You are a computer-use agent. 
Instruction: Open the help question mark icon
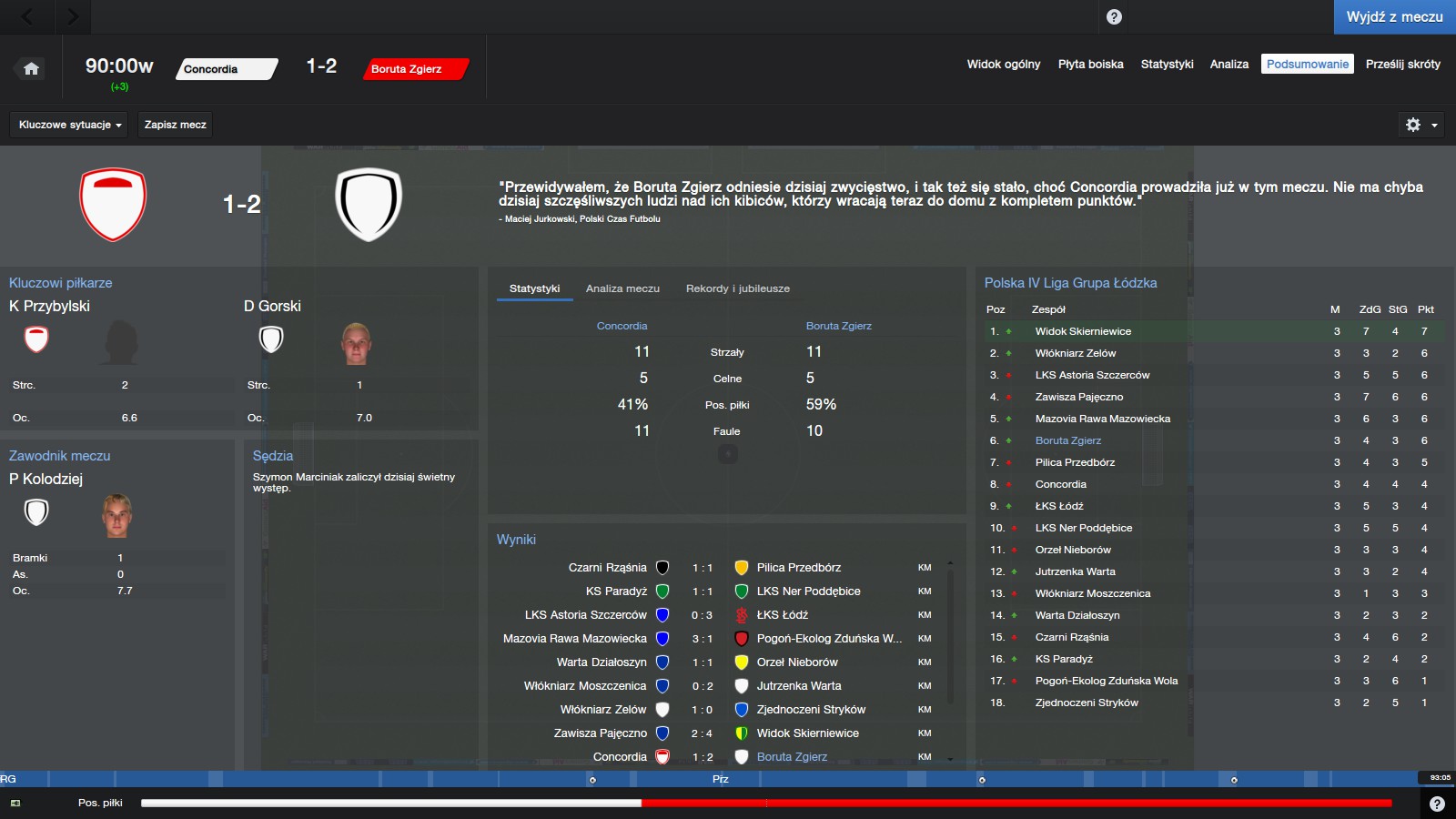point(1114,17)
